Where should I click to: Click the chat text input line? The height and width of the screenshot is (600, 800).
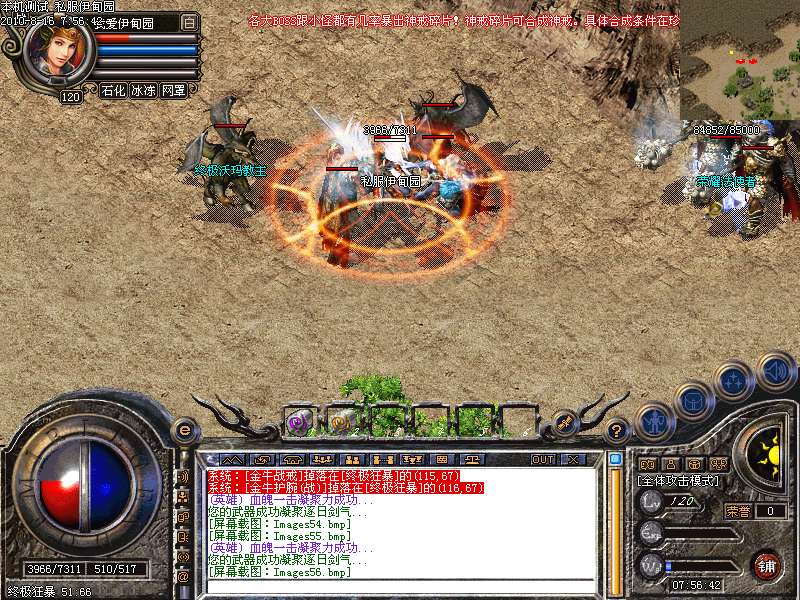400,587
